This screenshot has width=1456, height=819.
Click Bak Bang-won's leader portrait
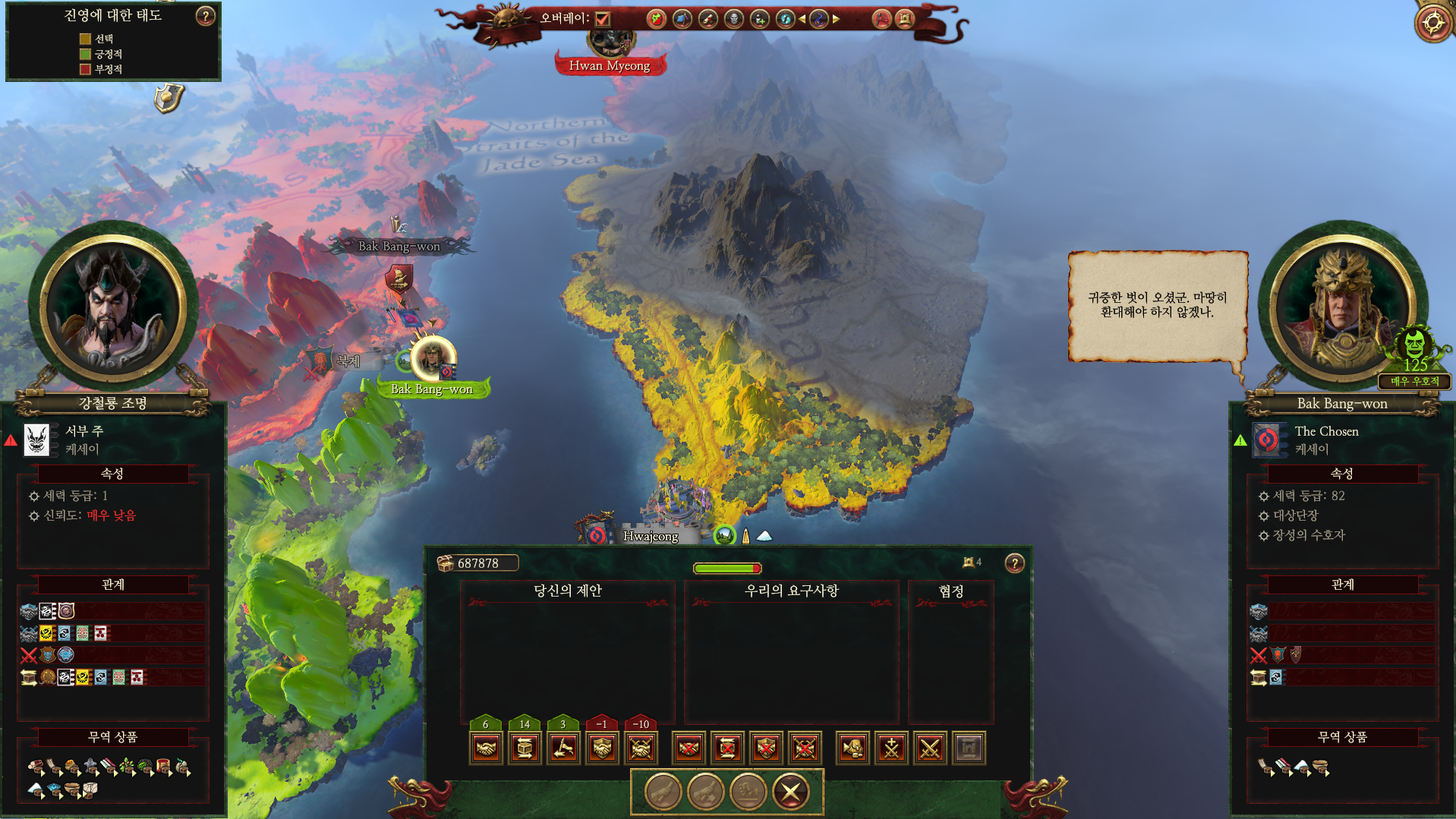pos(1340,307)
